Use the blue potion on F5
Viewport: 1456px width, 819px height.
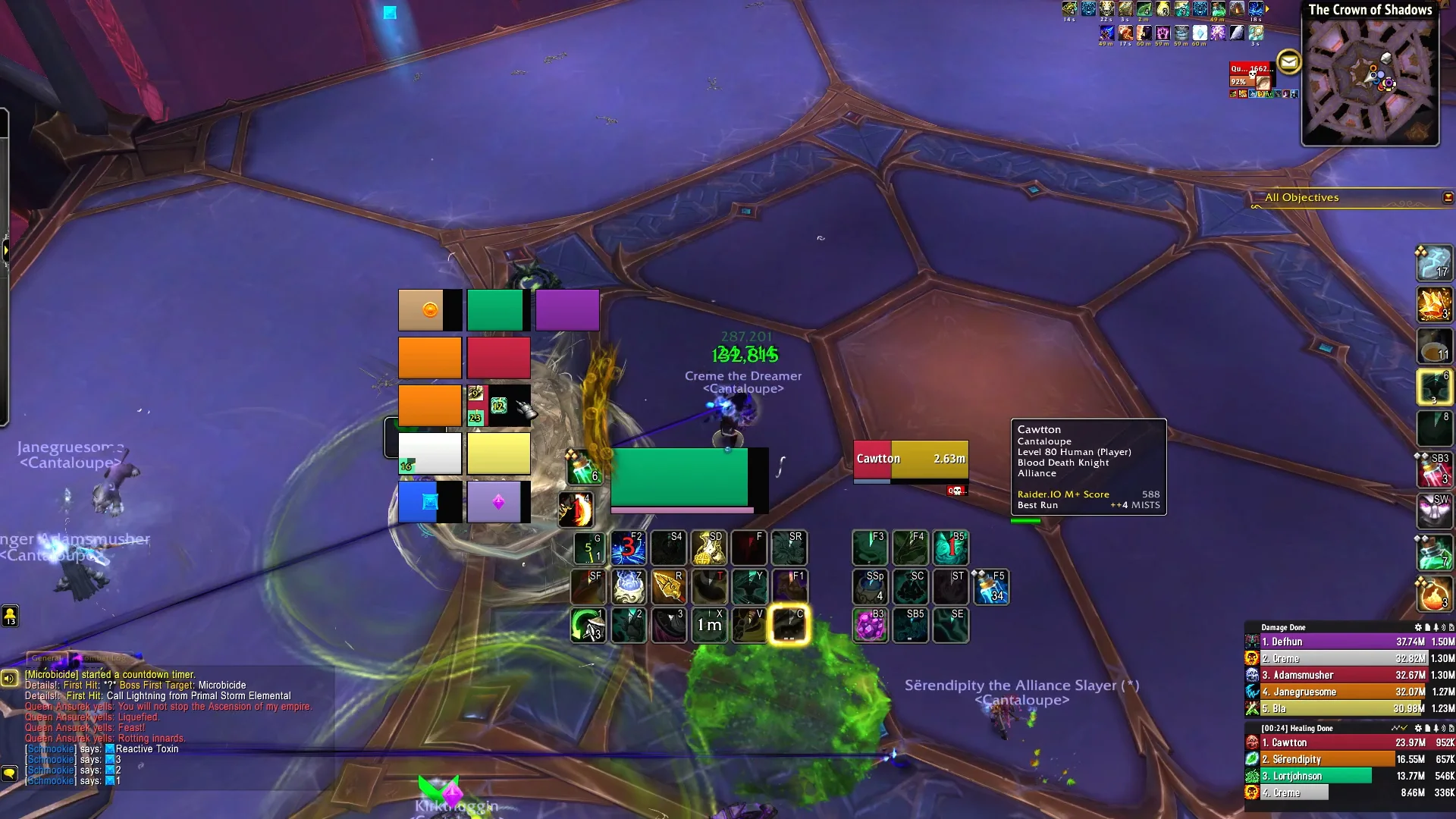pos(990,587)
